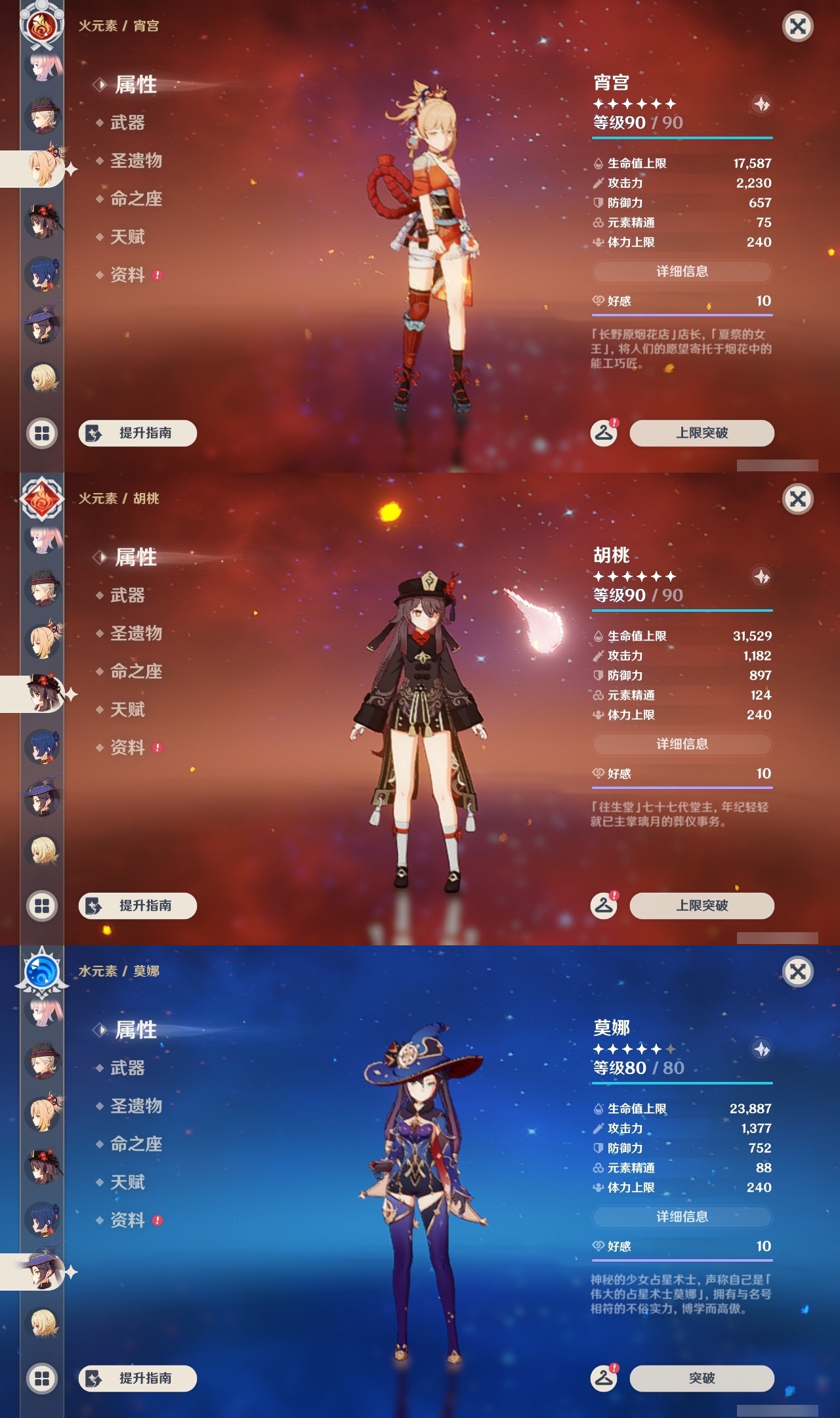Switch to the 武器 tab
840x1418 pixels.
coord(127,122)
